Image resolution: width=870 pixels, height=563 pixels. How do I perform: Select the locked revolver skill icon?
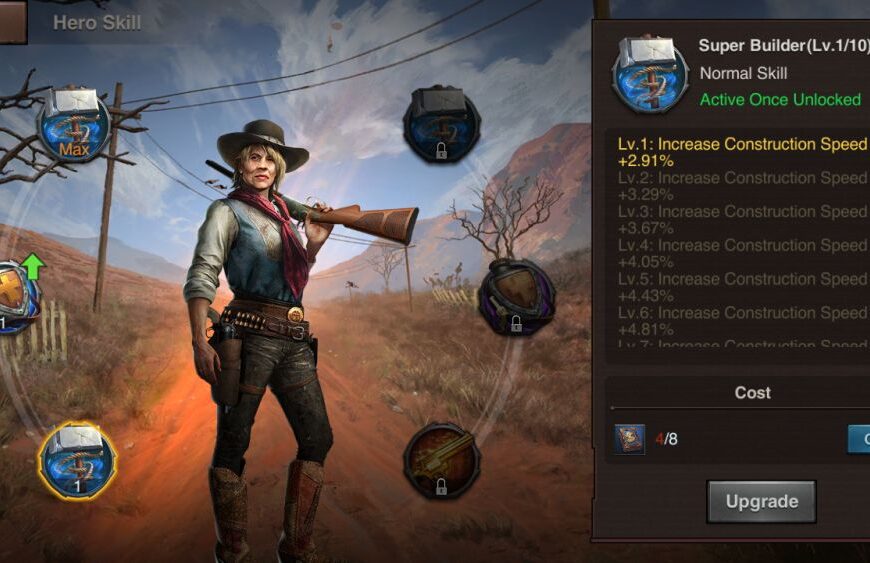pos(441,461)
